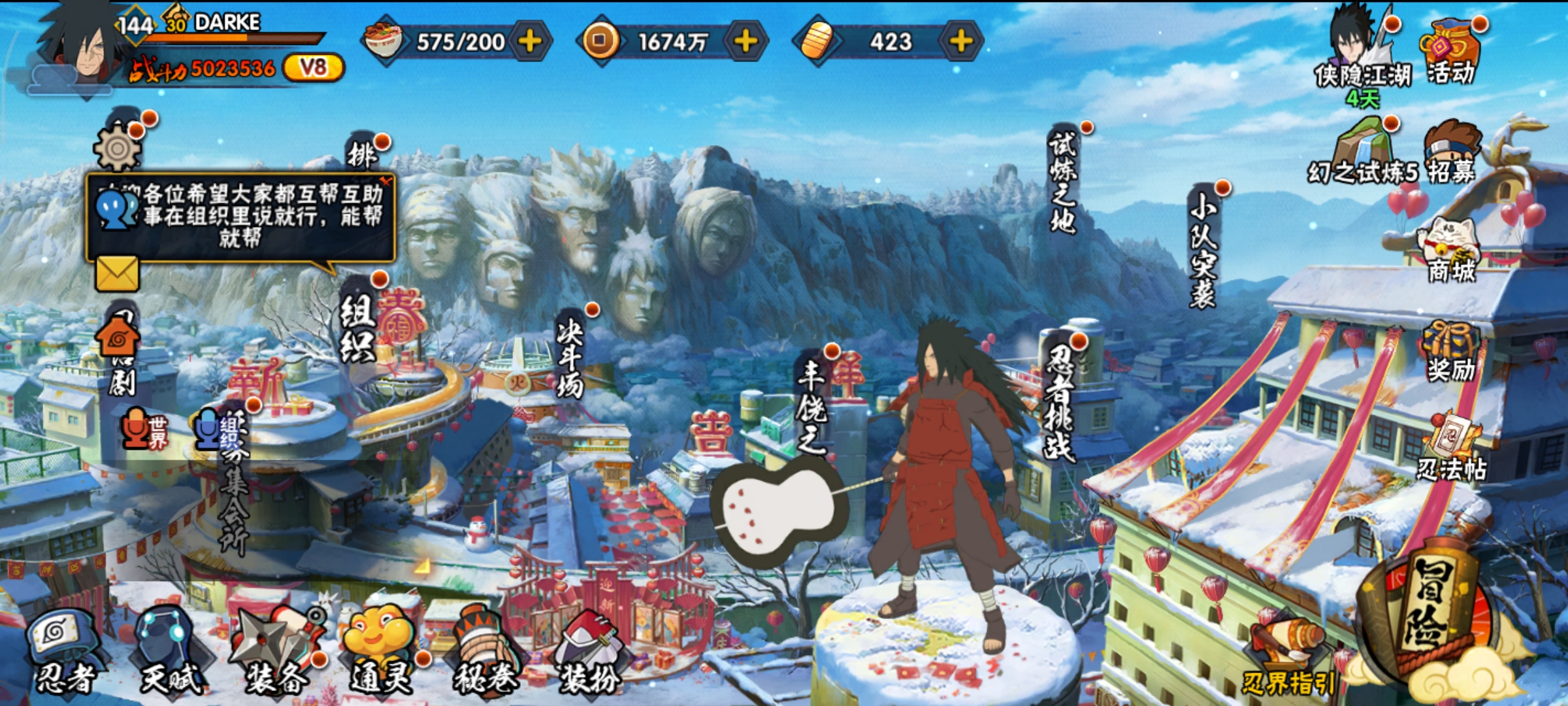Open the 忍法帖 ninja scroll pass
1568x706 pixels.
(1452, 448)
